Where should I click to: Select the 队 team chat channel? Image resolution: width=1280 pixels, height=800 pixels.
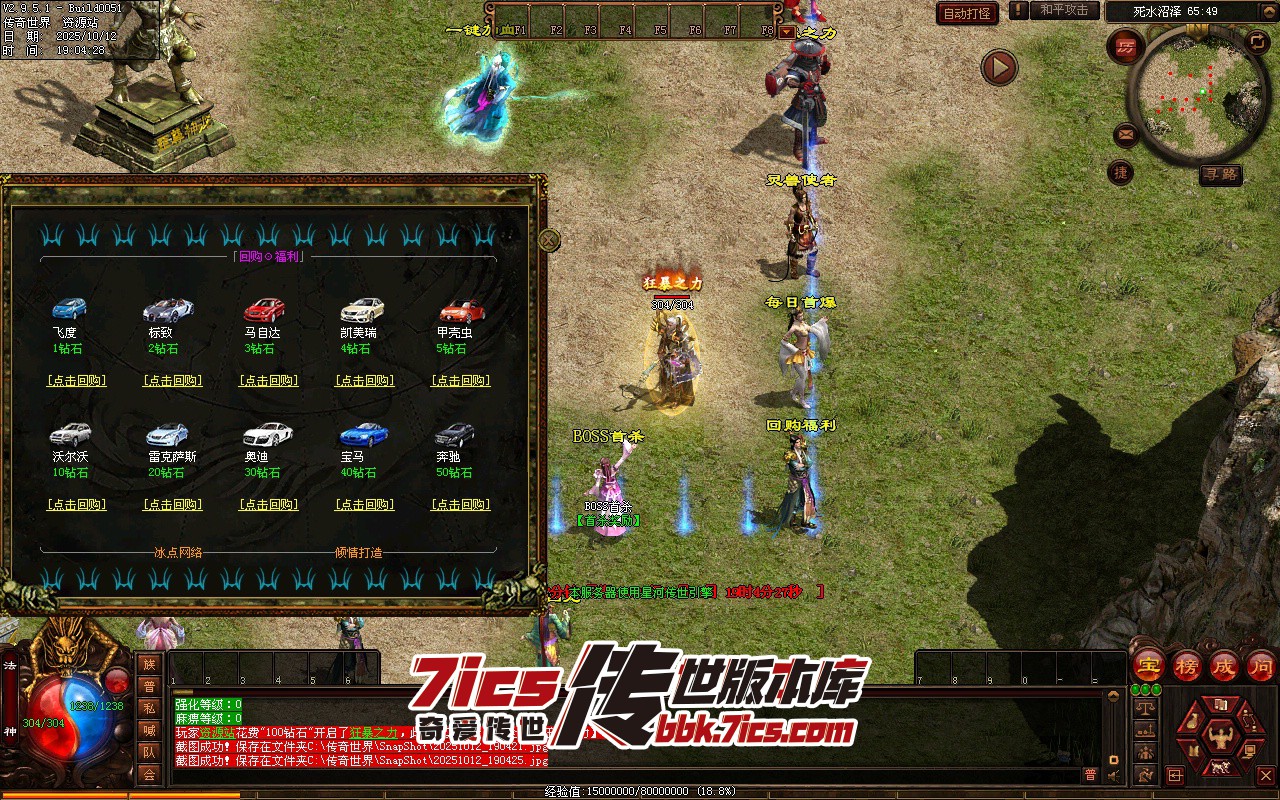tap(149, 752)
